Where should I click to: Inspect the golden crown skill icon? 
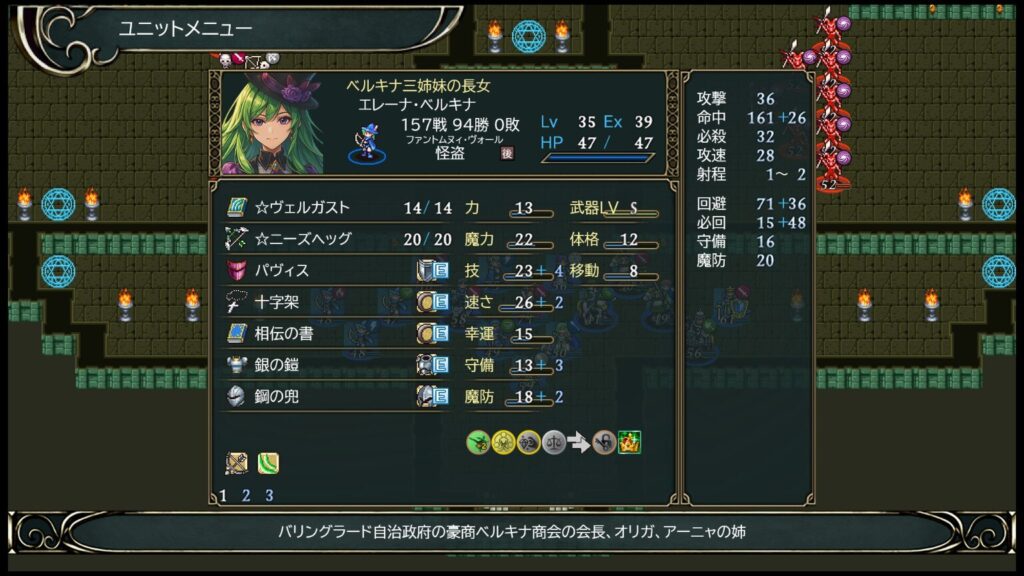click(630, 441)
